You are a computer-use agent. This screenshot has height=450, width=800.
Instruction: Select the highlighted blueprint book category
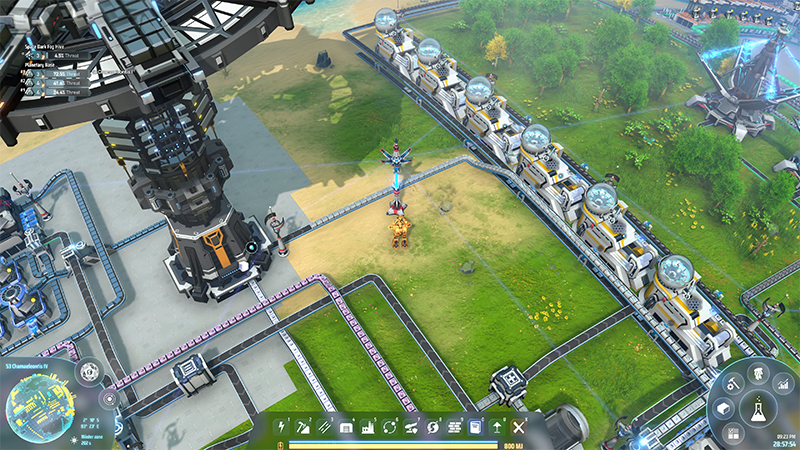click(475, 427)
